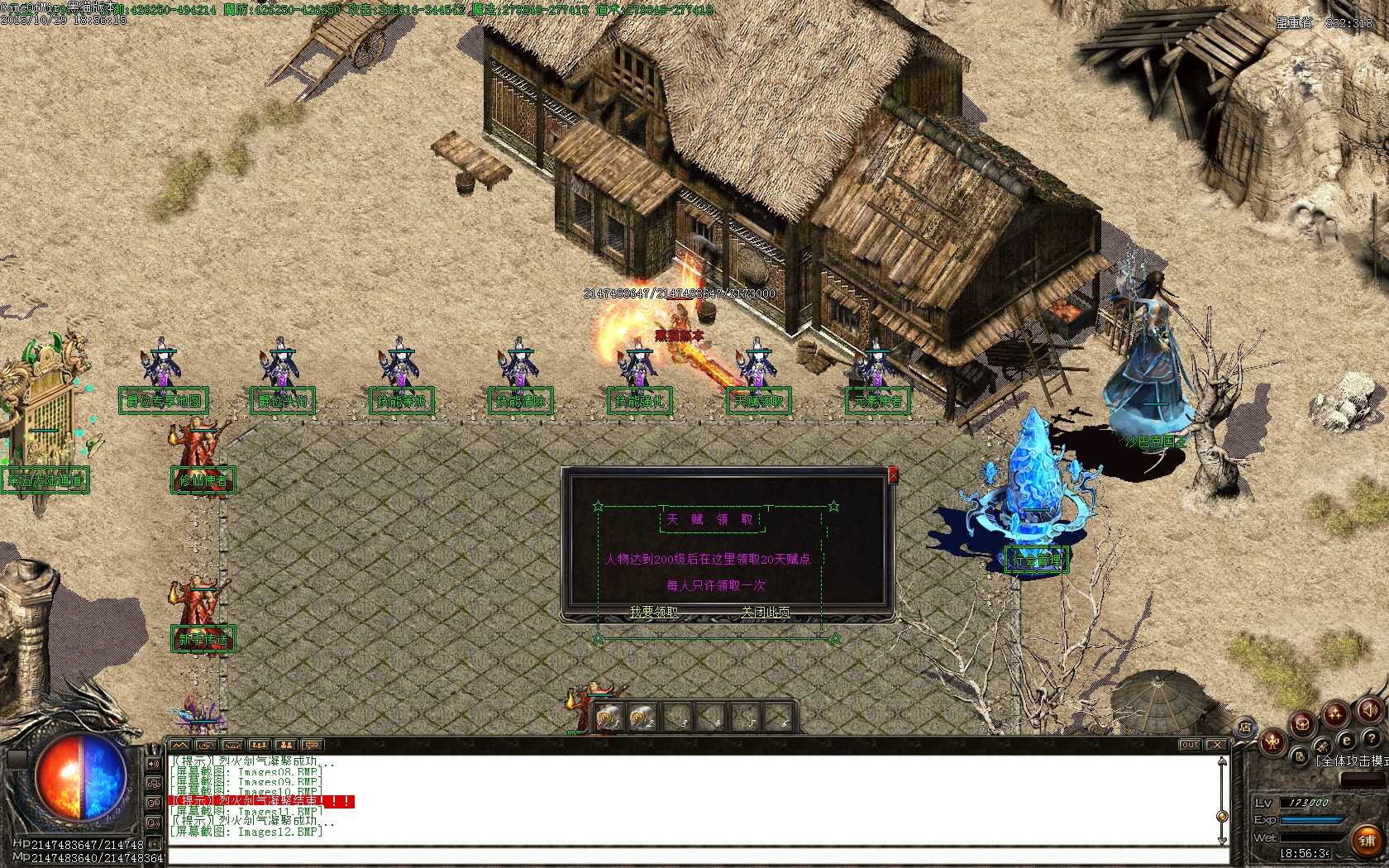
Task: Click the 行会管理 NPC label near the blue crystal
Action: (1036, 558)
